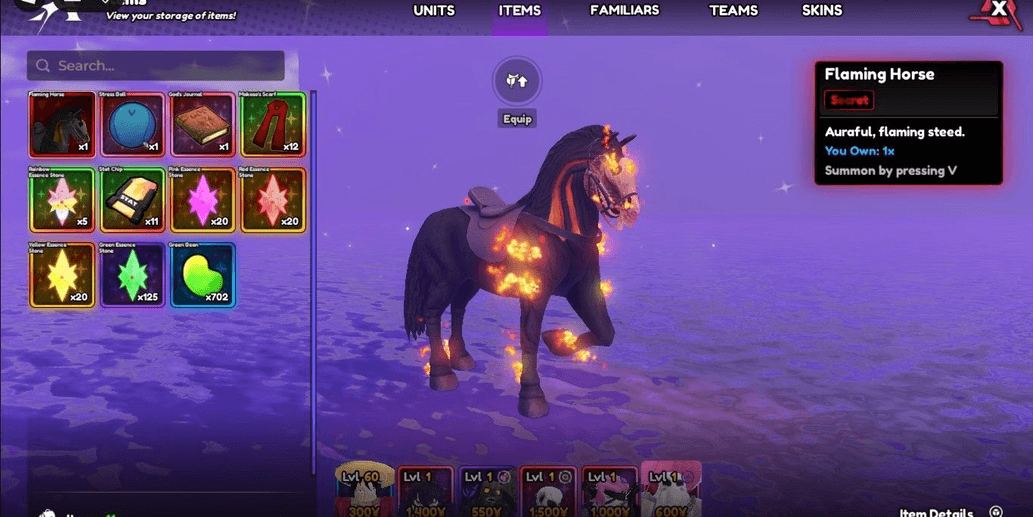
Task: Choose the Stress Ball item
Action: [132, 125]
